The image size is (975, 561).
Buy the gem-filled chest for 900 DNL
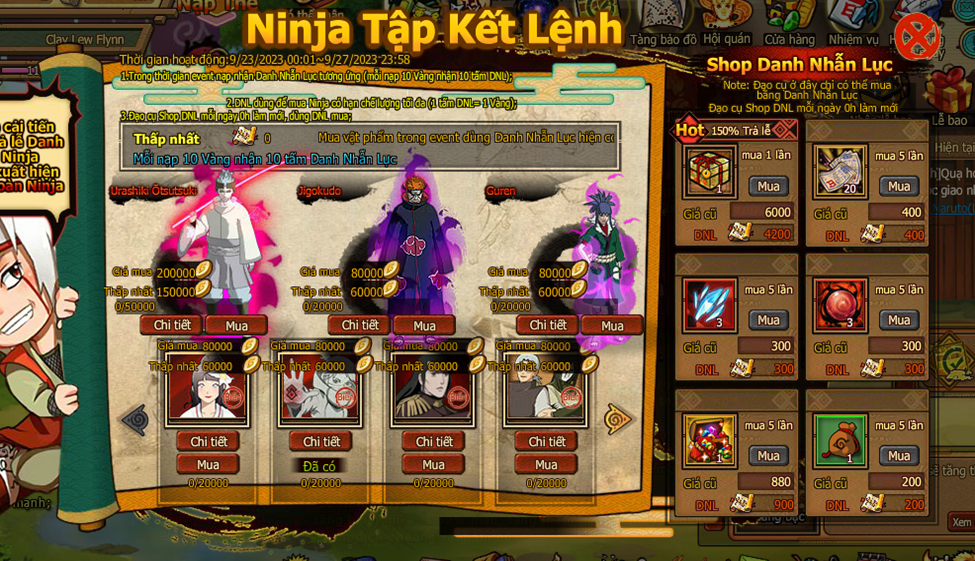(x=768, y=456)
